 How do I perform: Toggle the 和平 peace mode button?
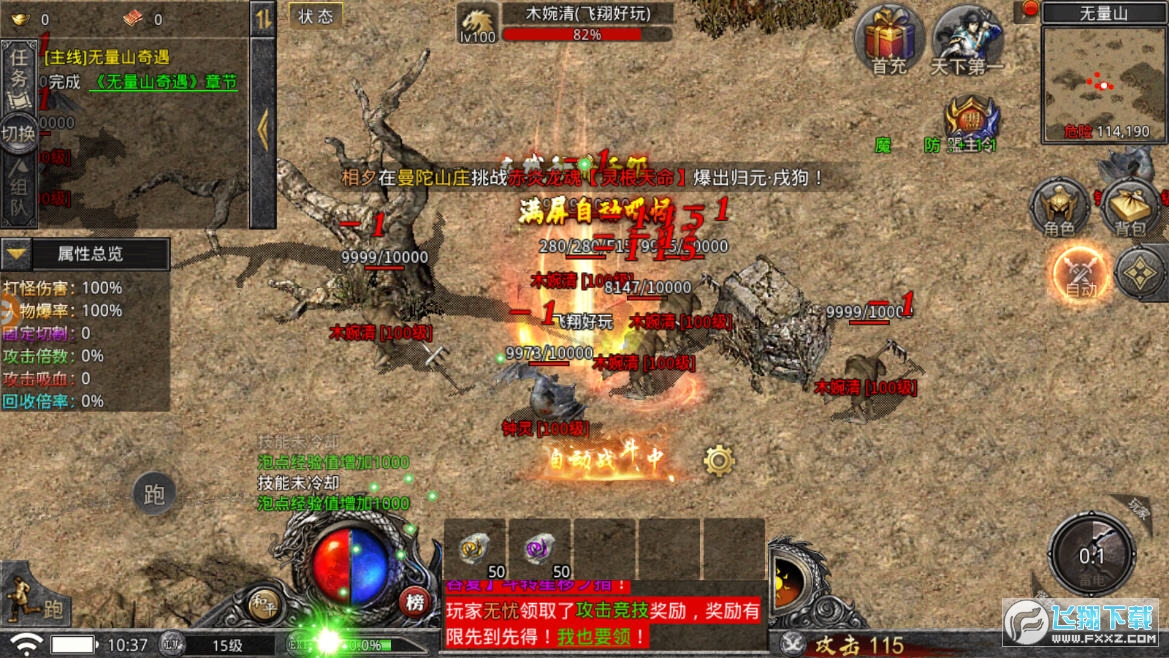pyautogui.click(x=263, y=602)
